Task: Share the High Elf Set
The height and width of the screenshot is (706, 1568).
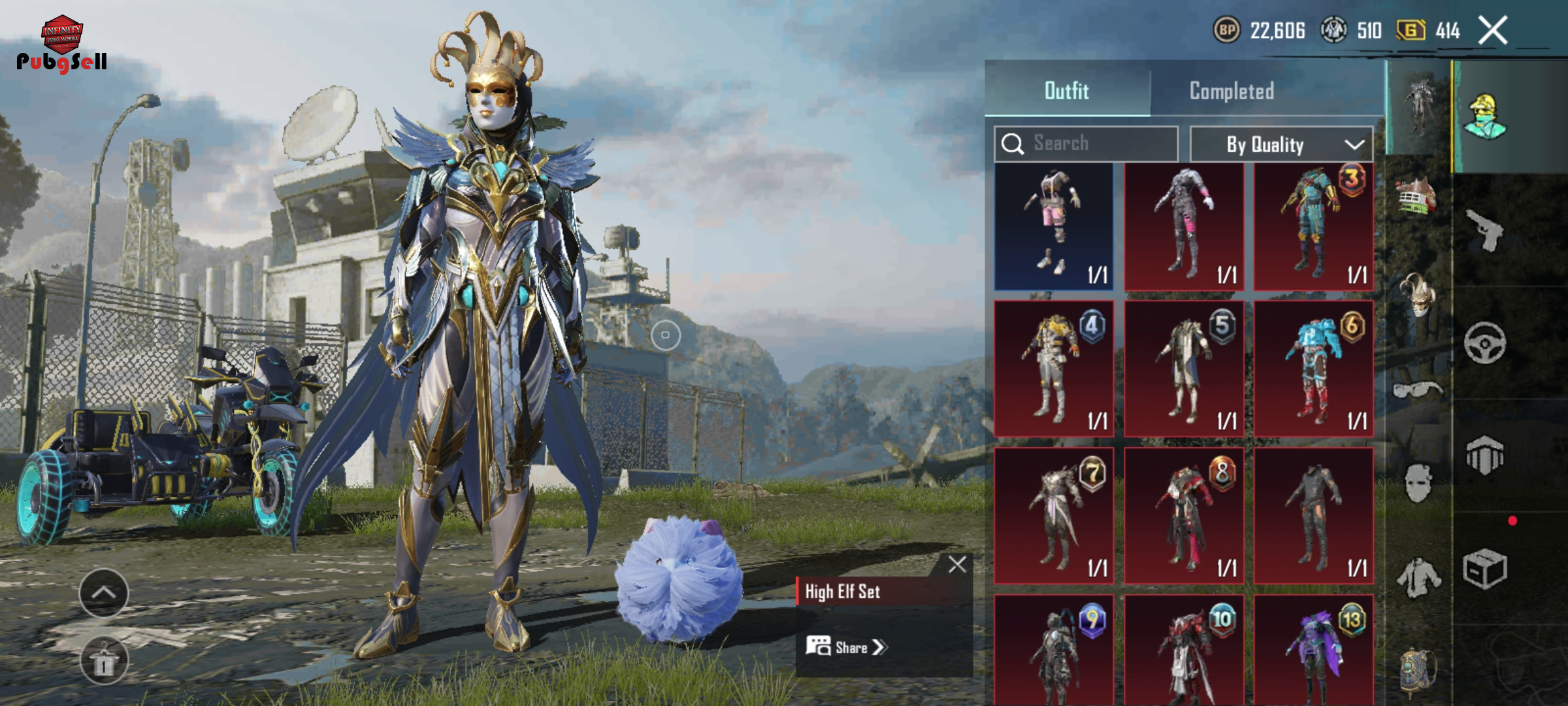Action: 847,647
